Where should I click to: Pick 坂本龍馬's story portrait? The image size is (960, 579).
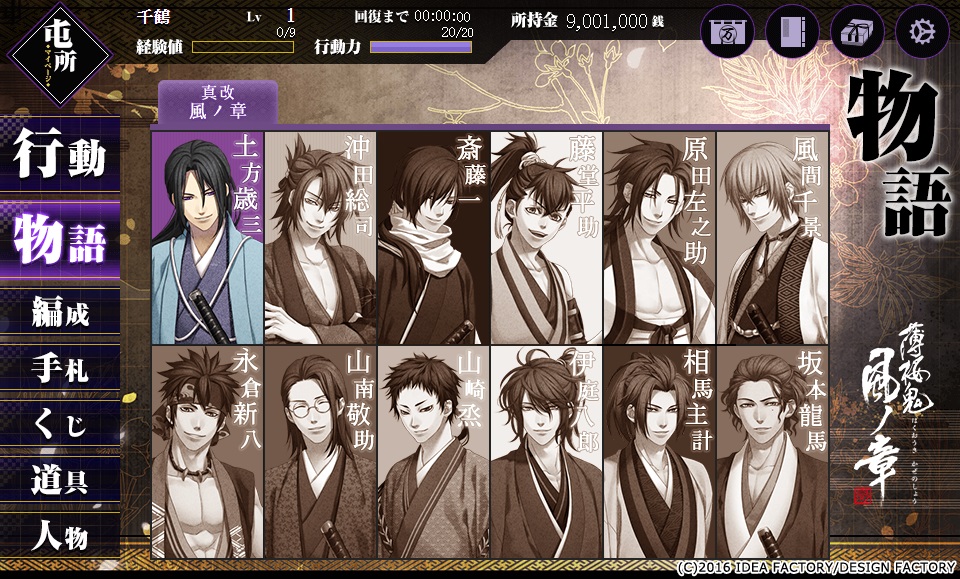[772, 452]
